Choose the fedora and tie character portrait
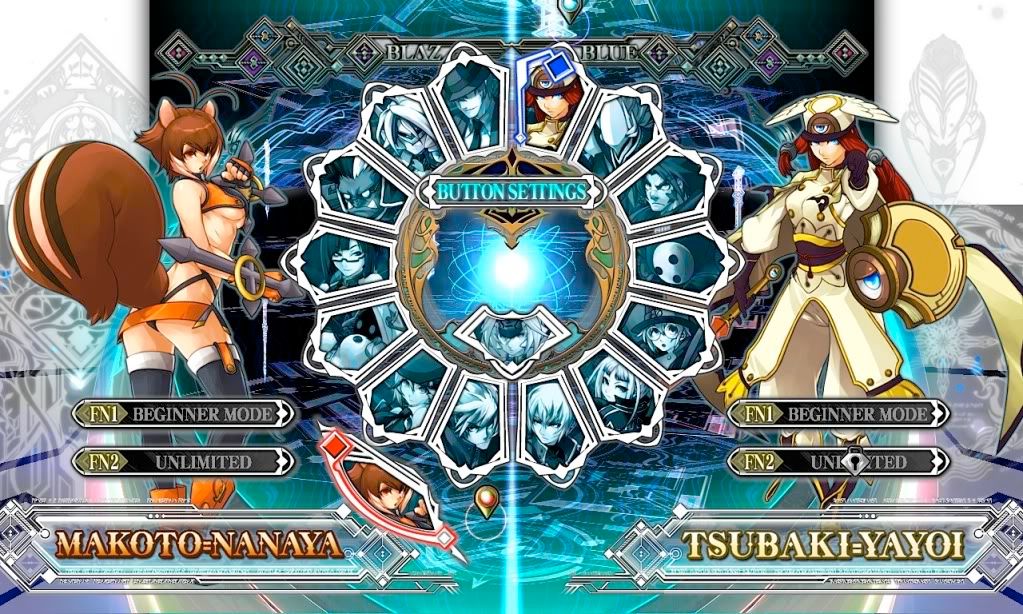1023x614 pixels. (x=472, y=108)
